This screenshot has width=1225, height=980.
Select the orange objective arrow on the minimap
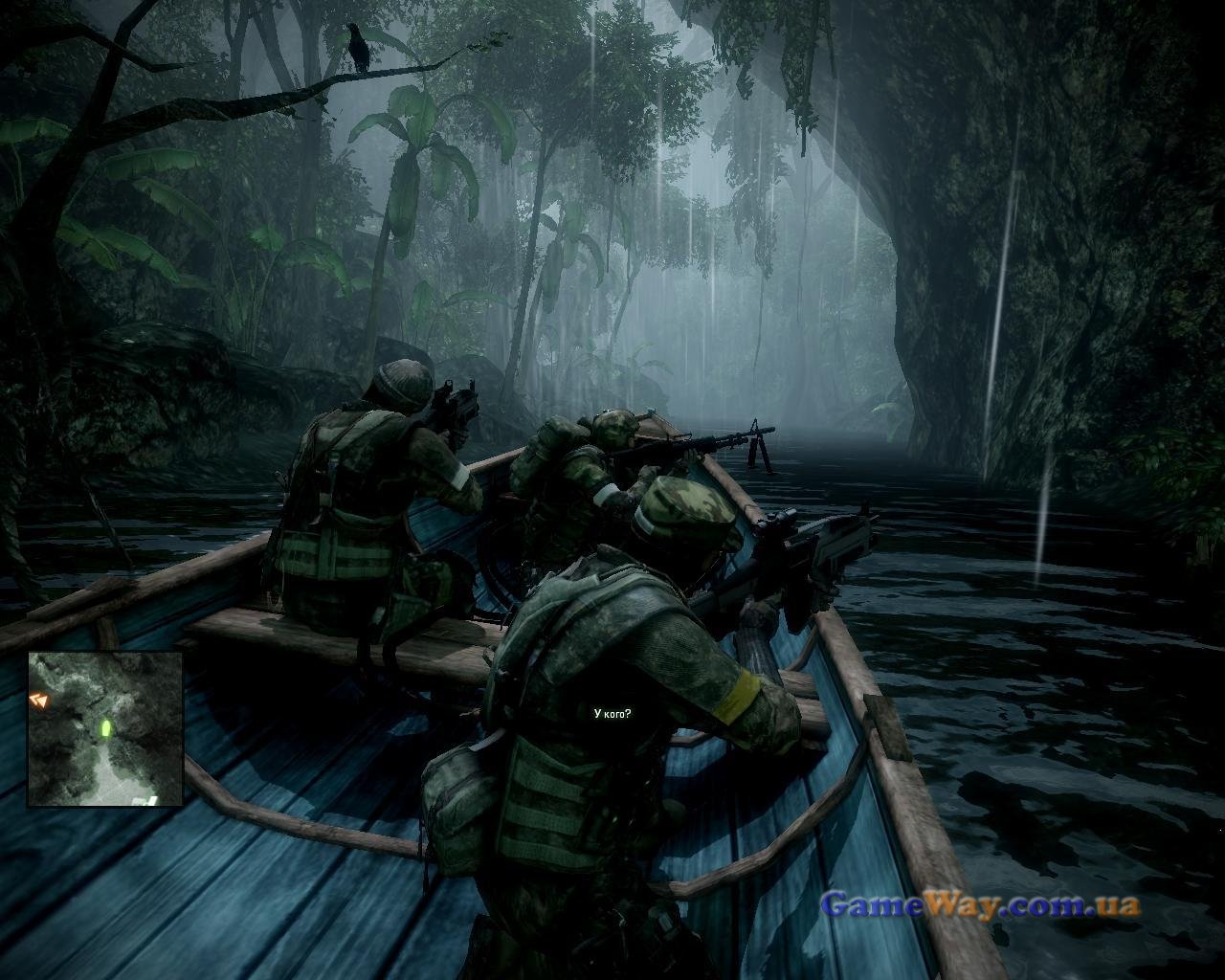(x=39, y=701)
